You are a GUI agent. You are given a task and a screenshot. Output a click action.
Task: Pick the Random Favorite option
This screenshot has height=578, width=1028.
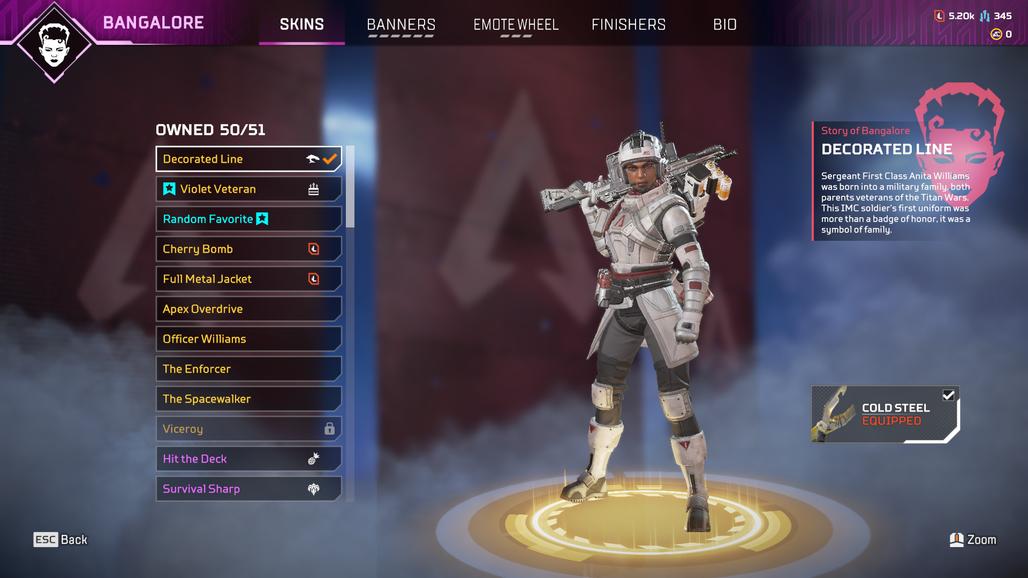(248, 219)
